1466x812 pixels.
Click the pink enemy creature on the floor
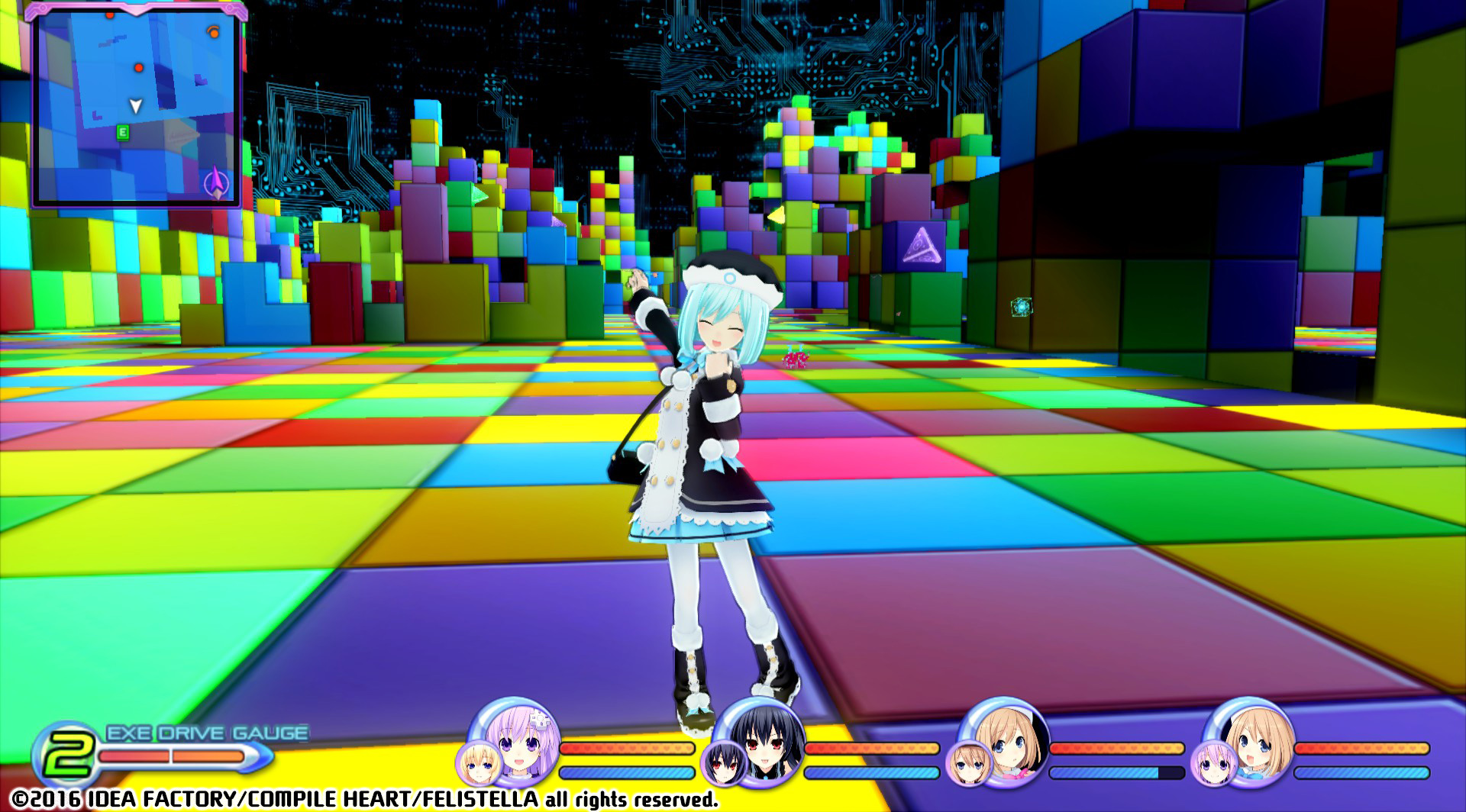(794, 359)
